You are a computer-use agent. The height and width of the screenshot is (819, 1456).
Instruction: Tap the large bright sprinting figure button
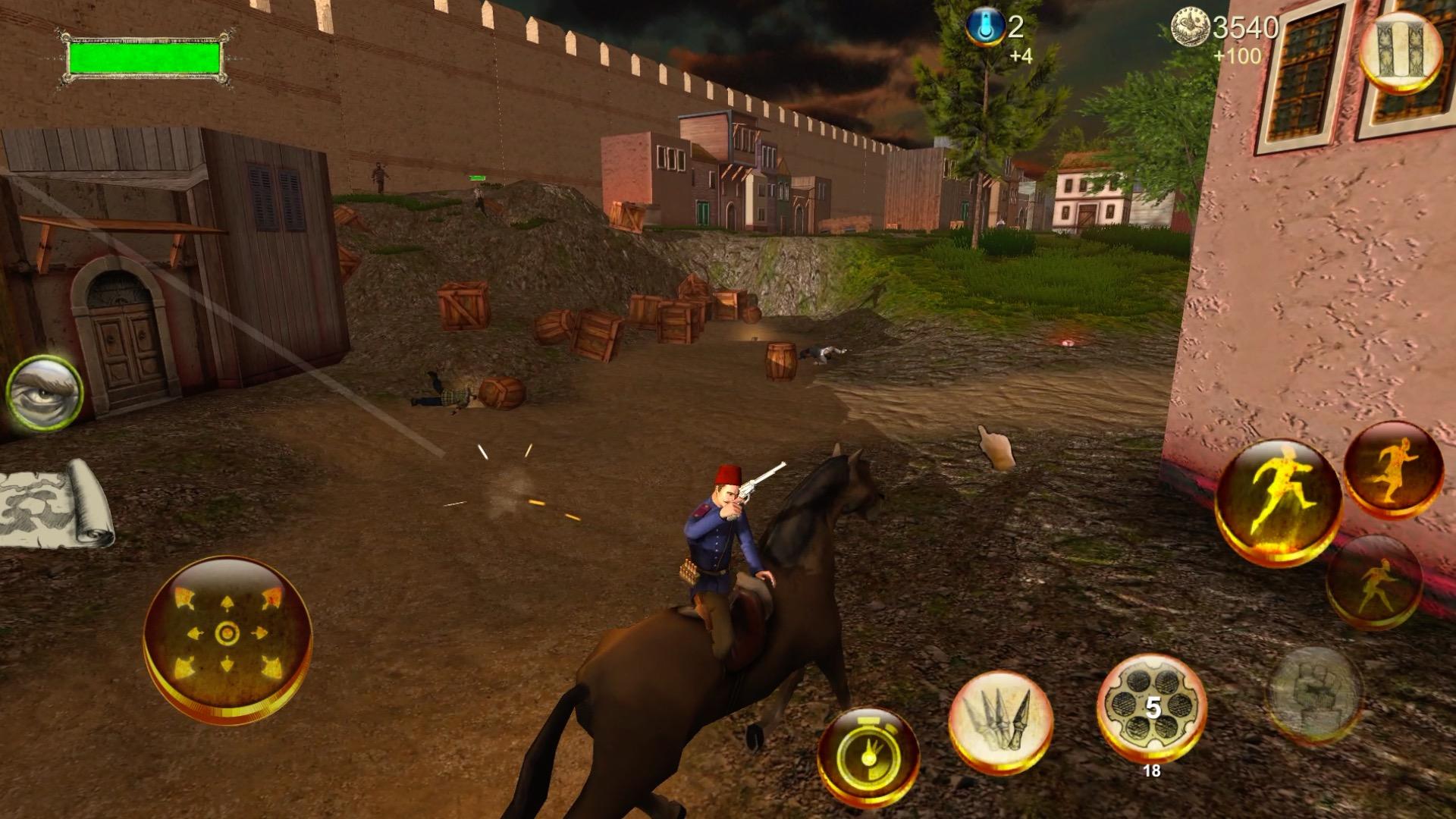point(1278,500)
